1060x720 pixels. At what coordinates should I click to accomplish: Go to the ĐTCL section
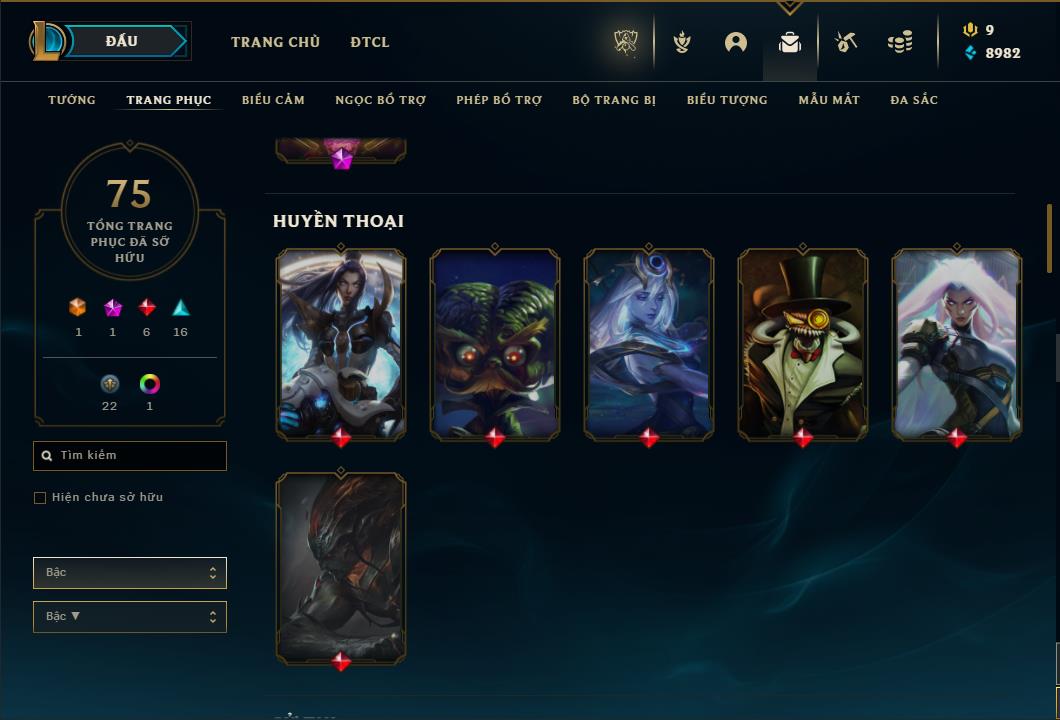click(370, 42)
